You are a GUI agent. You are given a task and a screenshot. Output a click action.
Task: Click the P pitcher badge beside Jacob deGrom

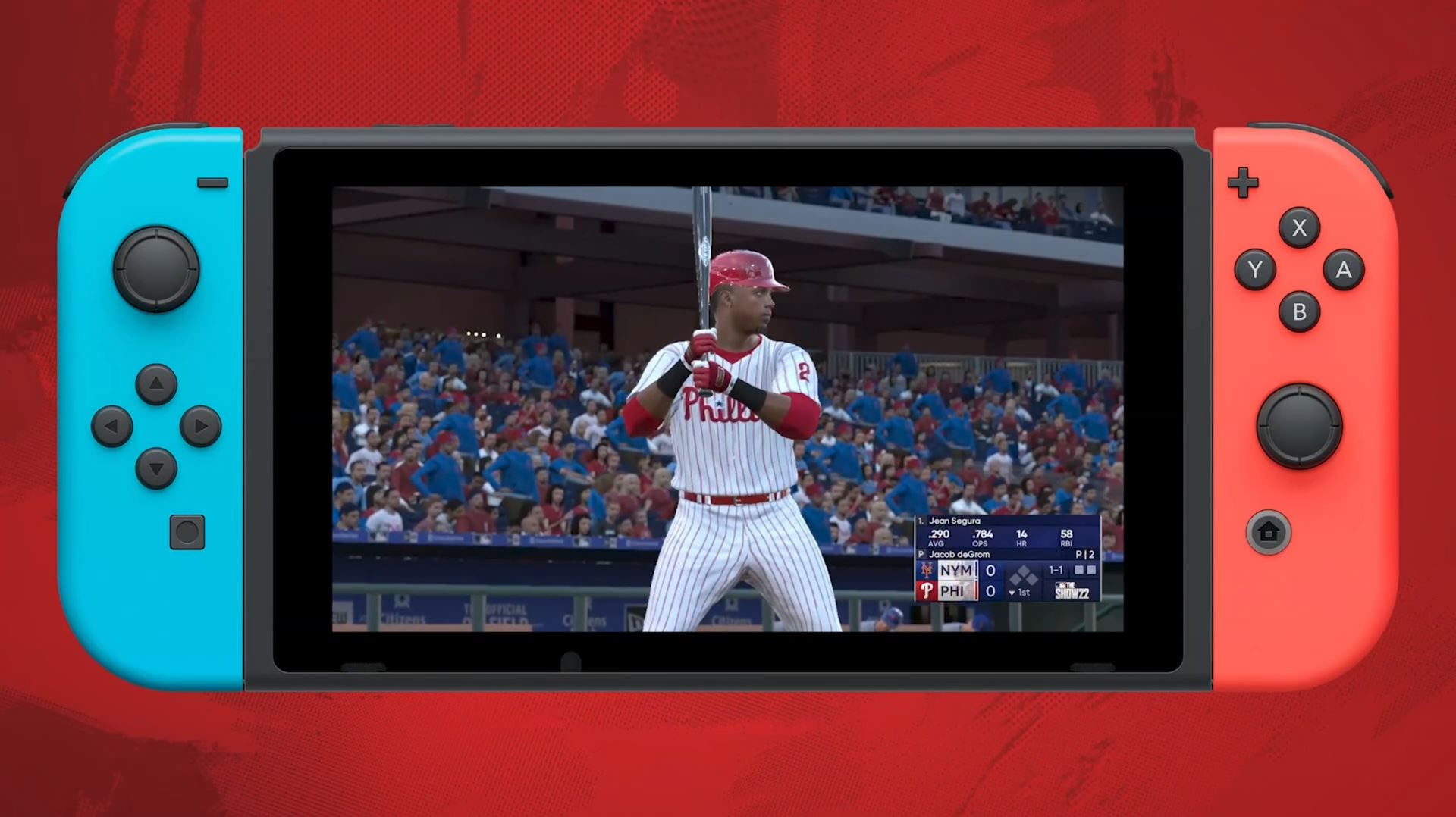[921, 555]
